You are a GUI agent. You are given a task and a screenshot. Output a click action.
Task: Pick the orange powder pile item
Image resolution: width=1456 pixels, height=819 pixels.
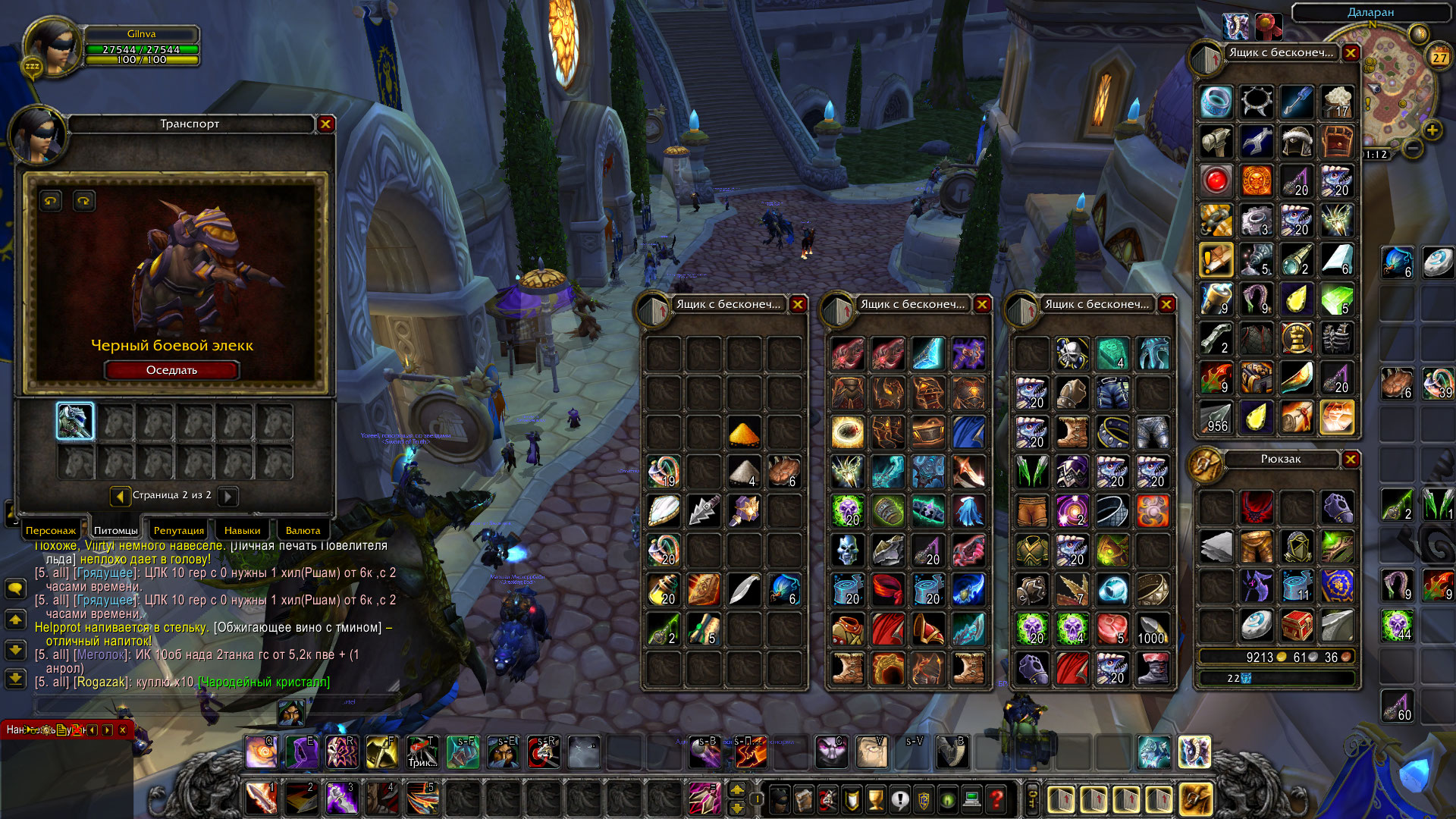point(743,433)
